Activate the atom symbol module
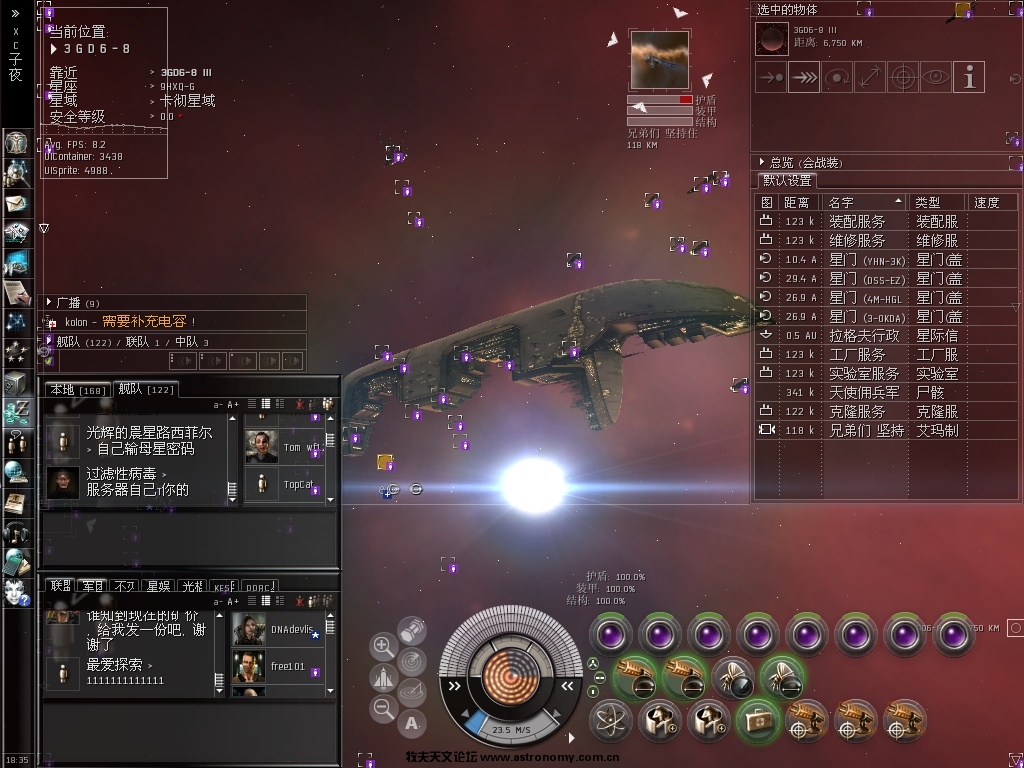Image resolution: width=1024 pixels, height=768 pixels. coord(610,719)
